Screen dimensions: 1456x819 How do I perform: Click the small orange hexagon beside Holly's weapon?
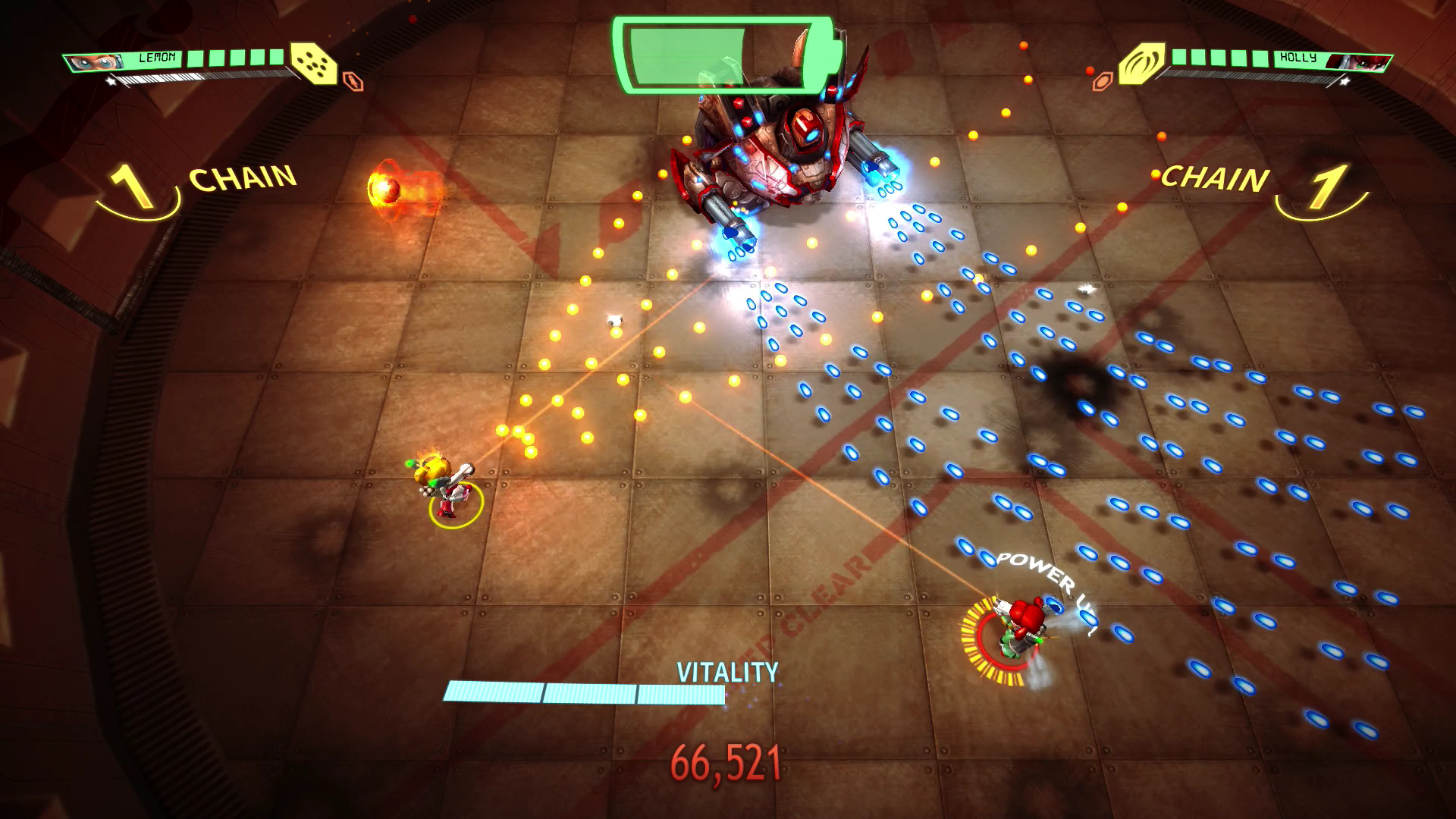[x=1101, y=81]
